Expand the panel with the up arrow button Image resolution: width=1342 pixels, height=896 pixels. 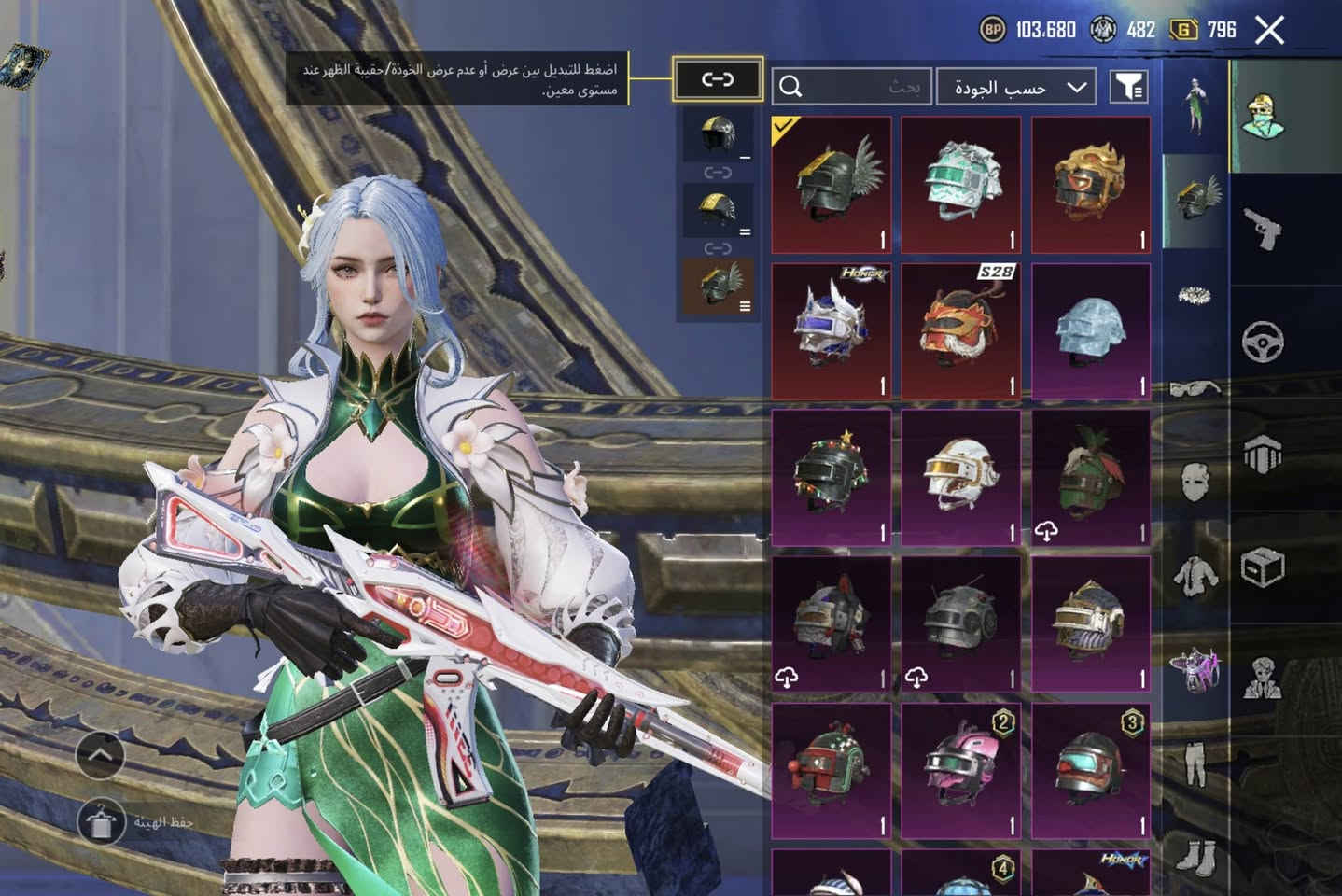(100, 754)
